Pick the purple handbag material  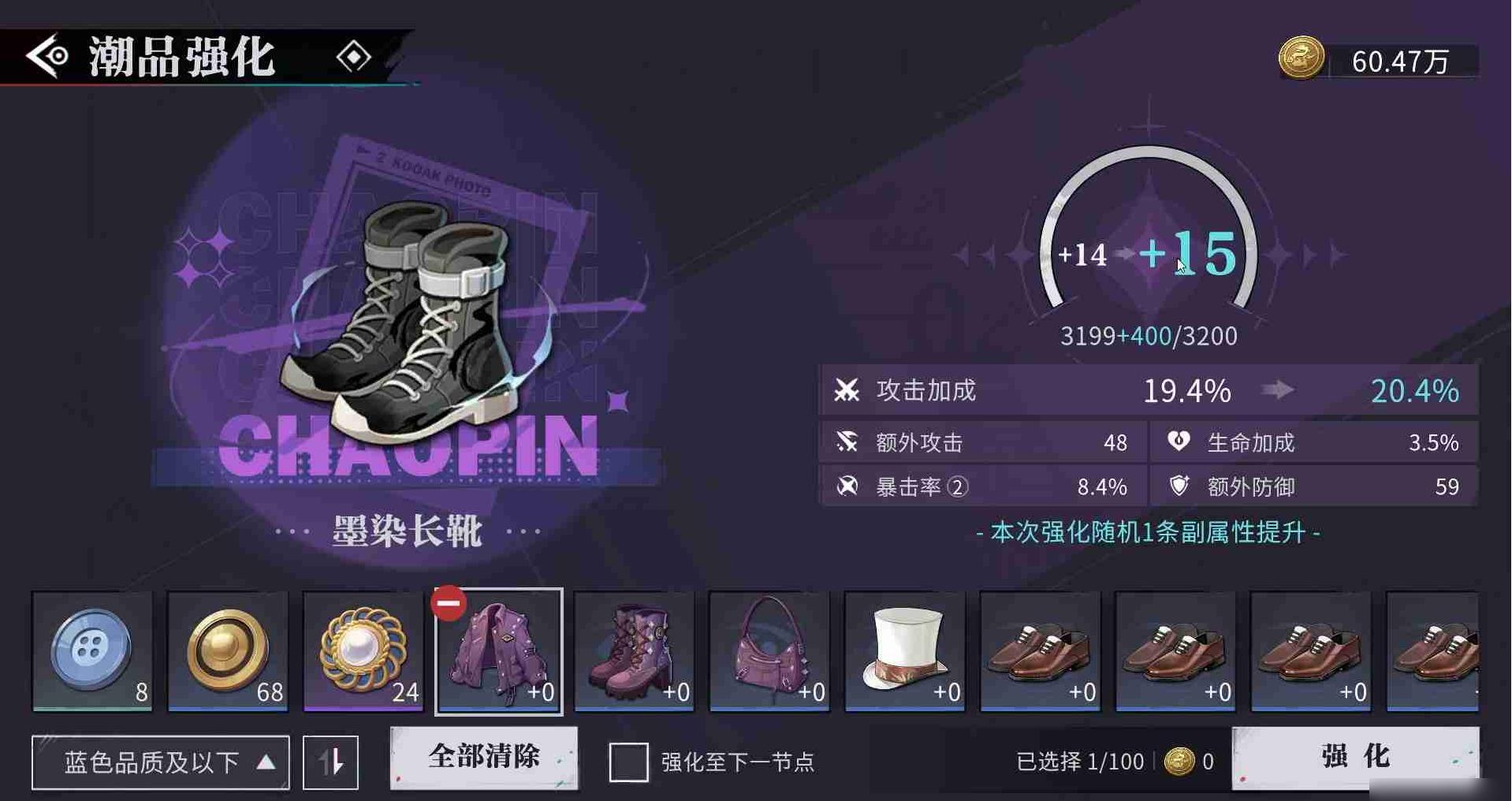pyautogui.click(x=770, y=651)
